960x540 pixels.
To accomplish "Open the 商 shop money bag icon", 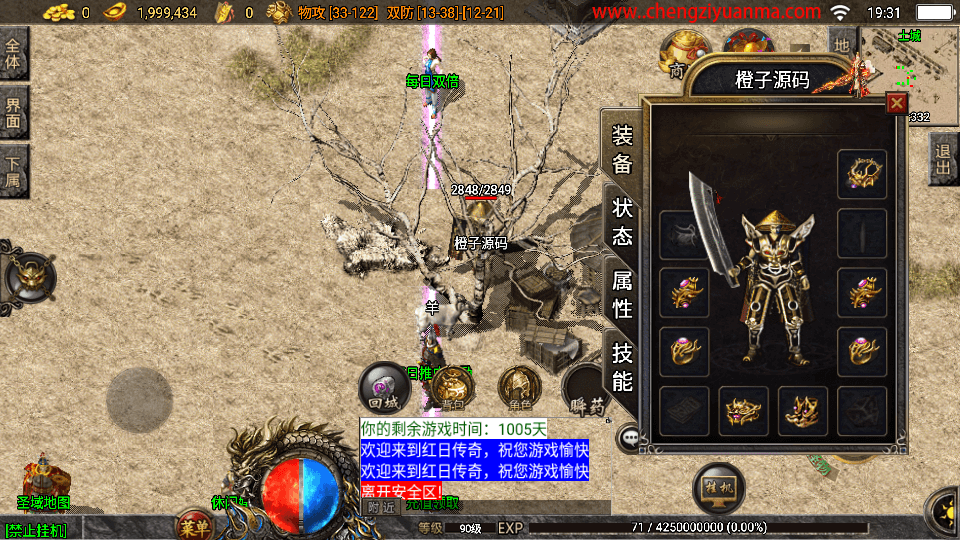I will (684, 56).
